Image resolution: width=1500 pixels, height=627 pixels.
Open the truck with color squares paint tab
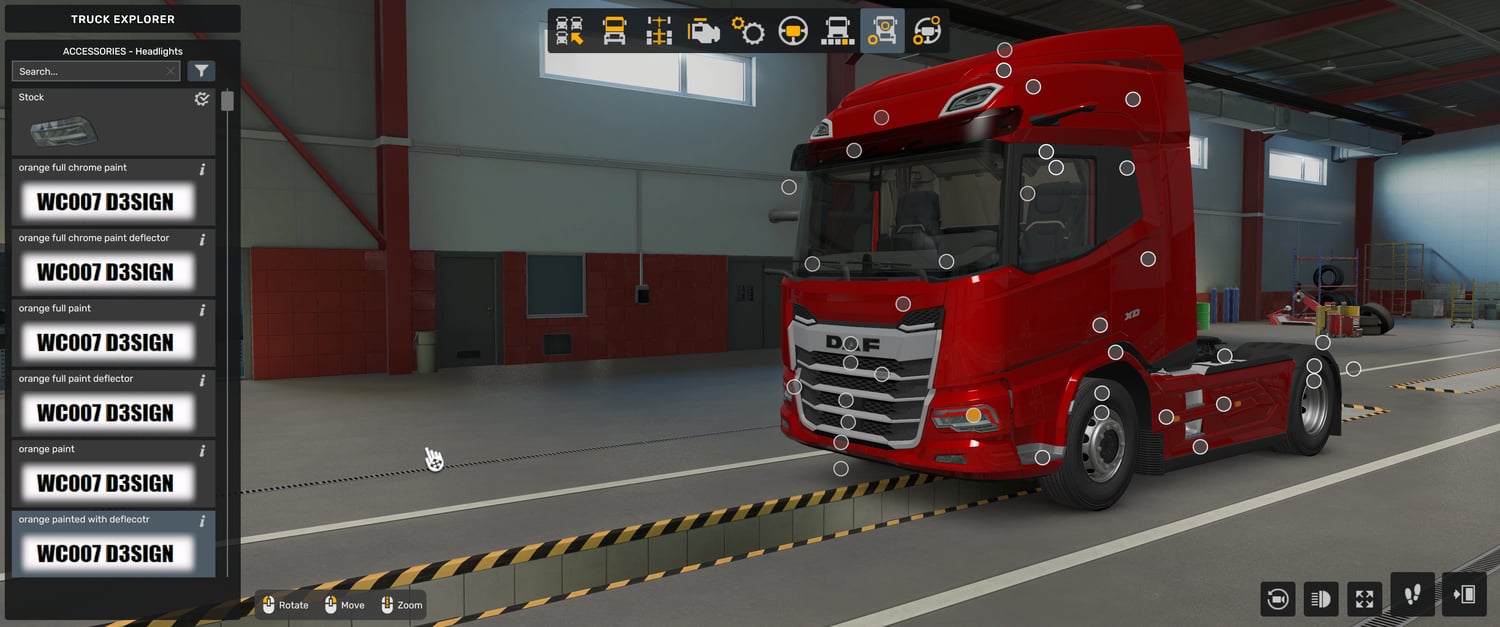(x=837, y=31)
